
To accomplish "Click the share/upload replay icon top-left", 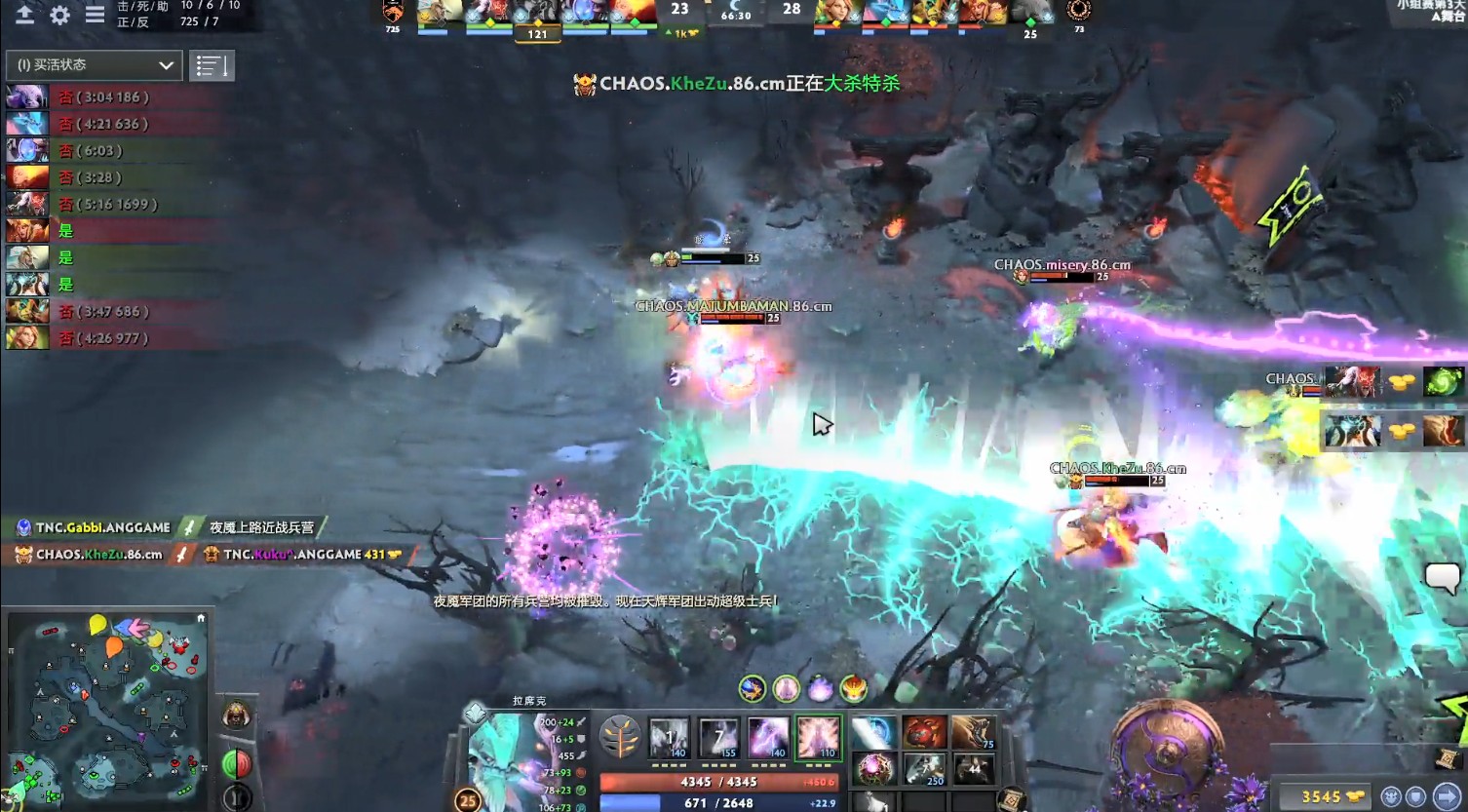I will pos(25,15).
